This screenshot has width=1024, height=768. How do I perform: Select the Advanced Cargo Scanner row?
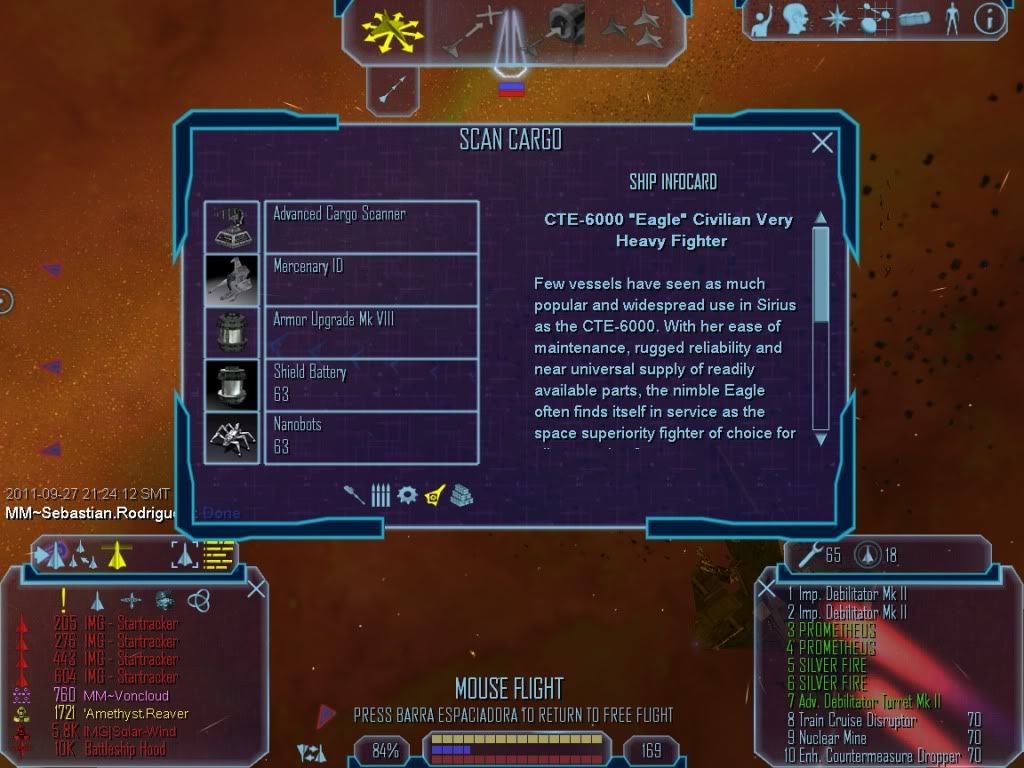click(x=371, y=226)
